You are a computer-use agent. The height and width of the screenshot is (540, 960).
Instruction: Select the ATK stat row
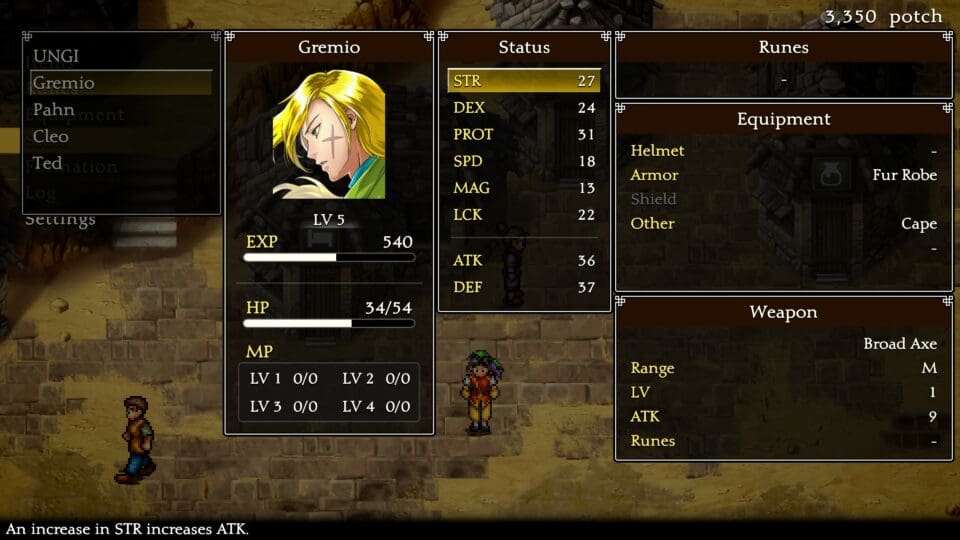(523, 261)
